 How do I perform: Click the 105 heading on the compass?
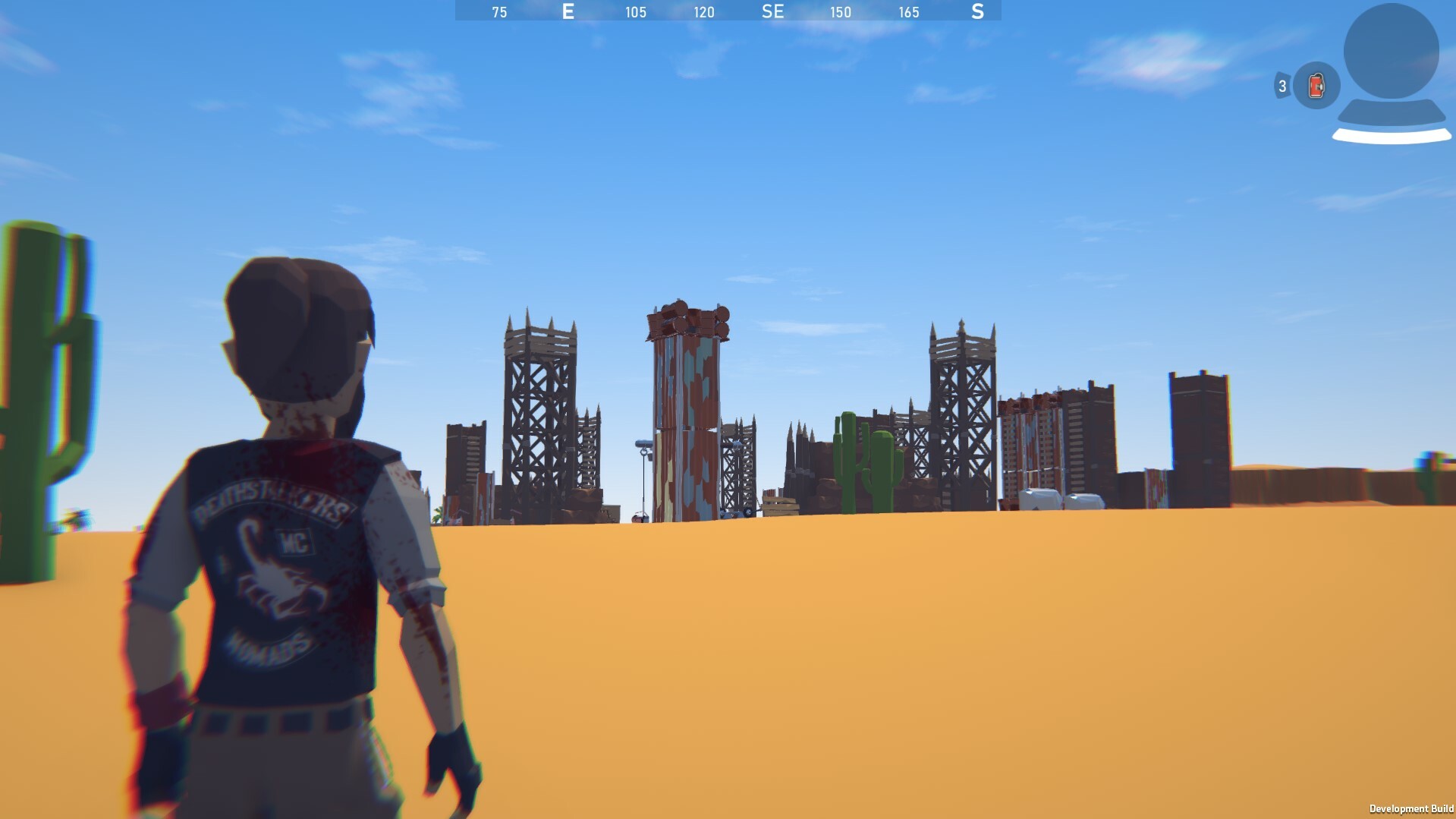point(634,12)
